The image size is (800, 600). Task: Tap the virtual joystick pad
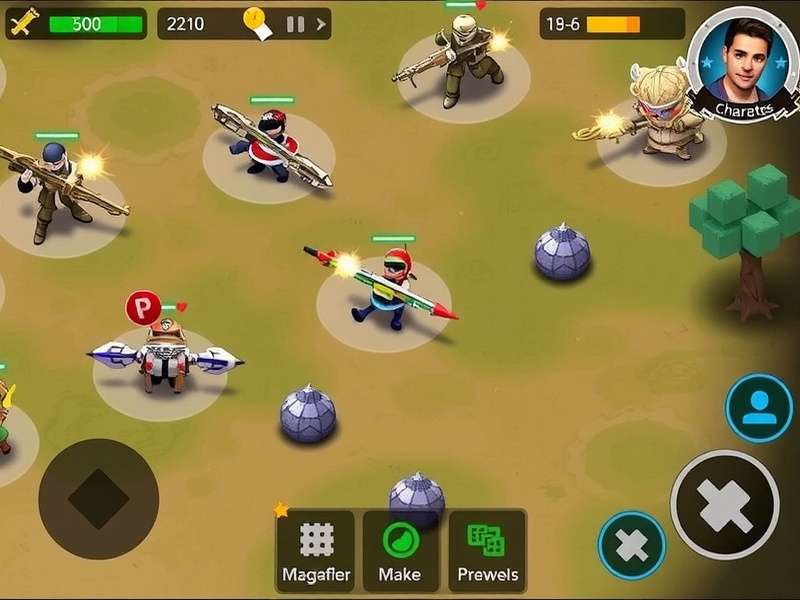(98, 498)
